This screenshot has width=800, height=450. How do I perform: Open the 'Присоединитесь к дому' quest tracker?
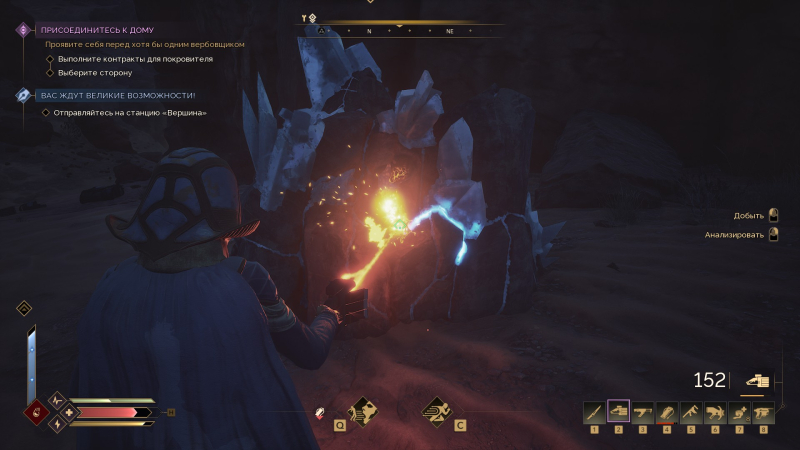97,30
